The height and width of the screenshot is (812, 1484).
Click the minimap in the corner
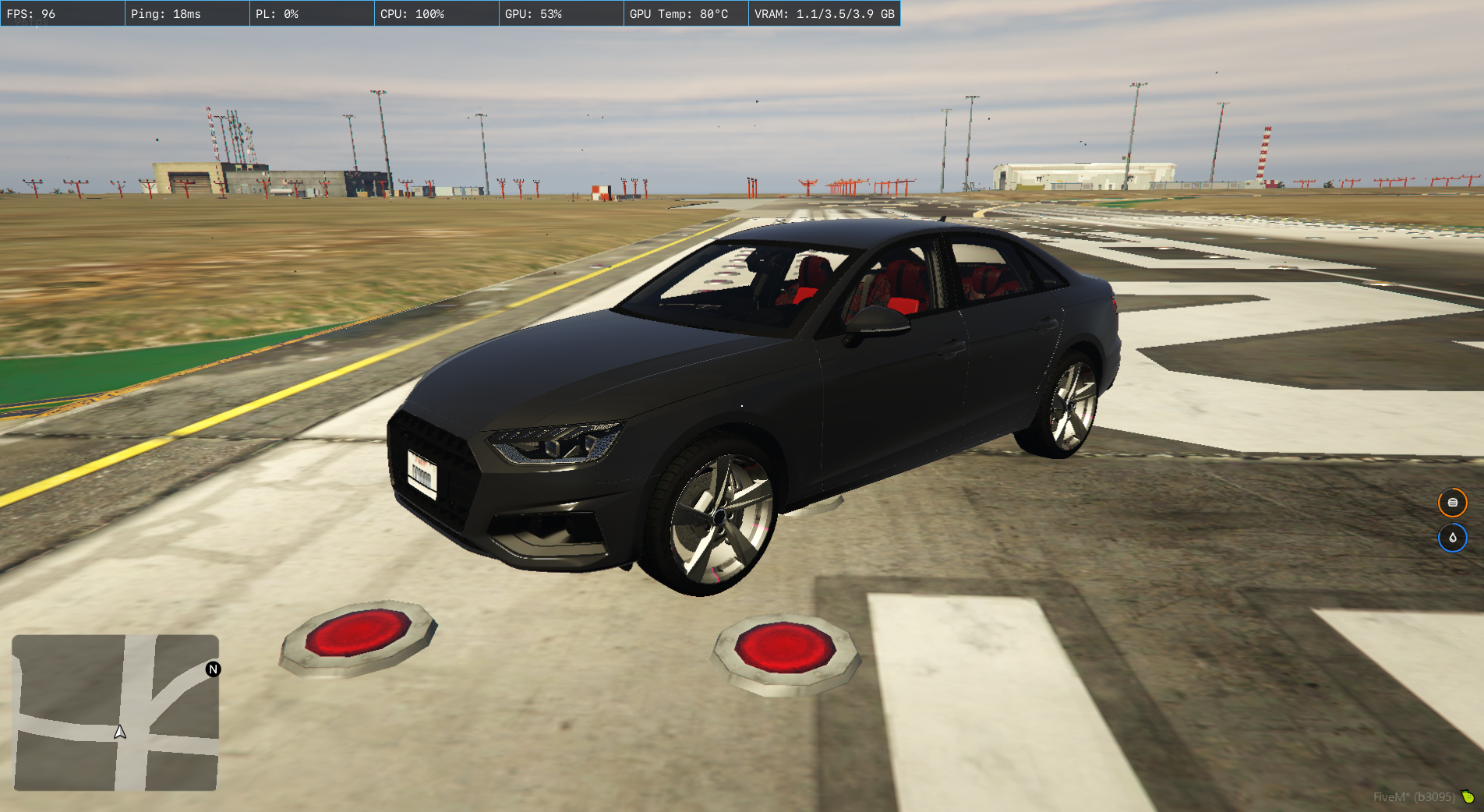115,712
